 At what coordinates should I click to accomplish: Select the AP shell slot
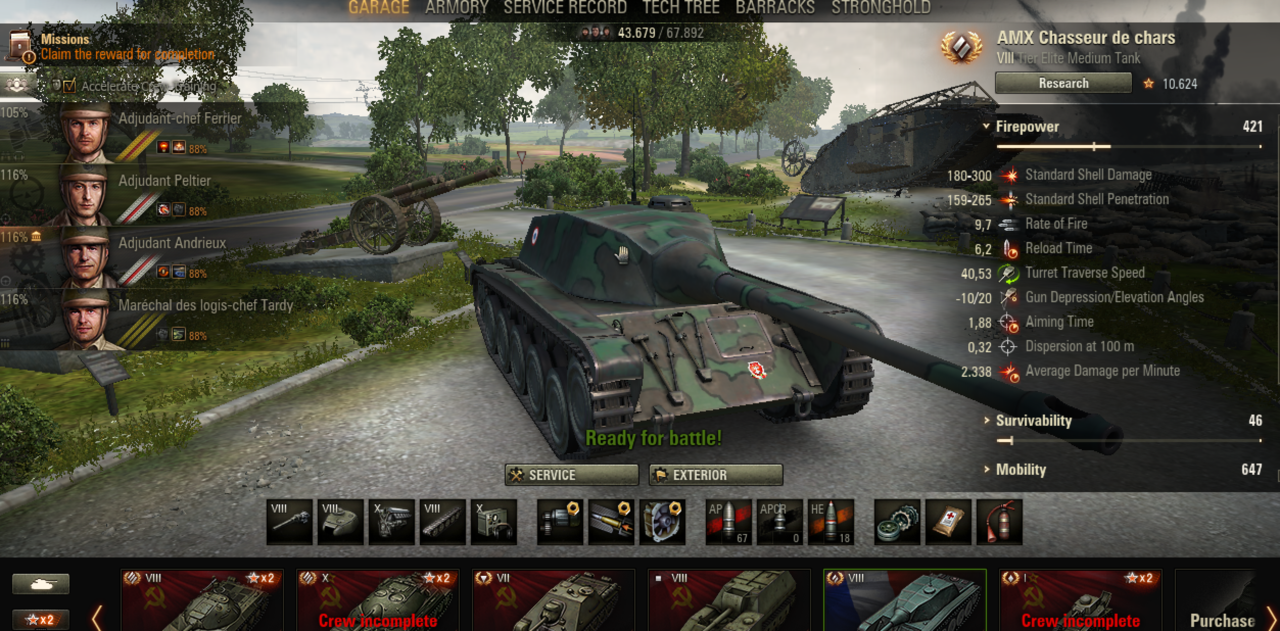tap(729, 522)
